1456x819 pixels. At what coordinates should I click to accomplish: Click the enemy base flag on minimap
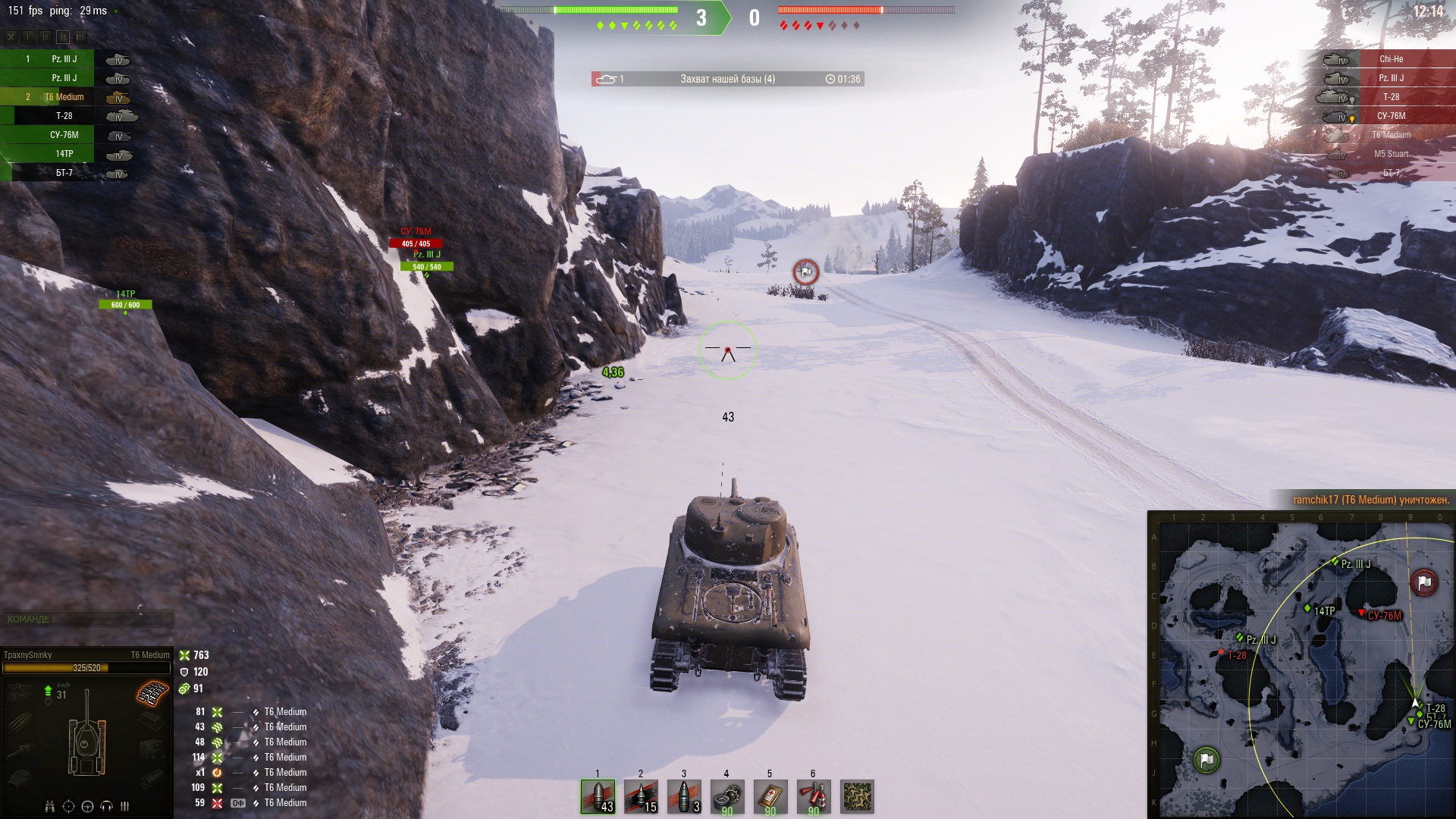click(1423, 582)
